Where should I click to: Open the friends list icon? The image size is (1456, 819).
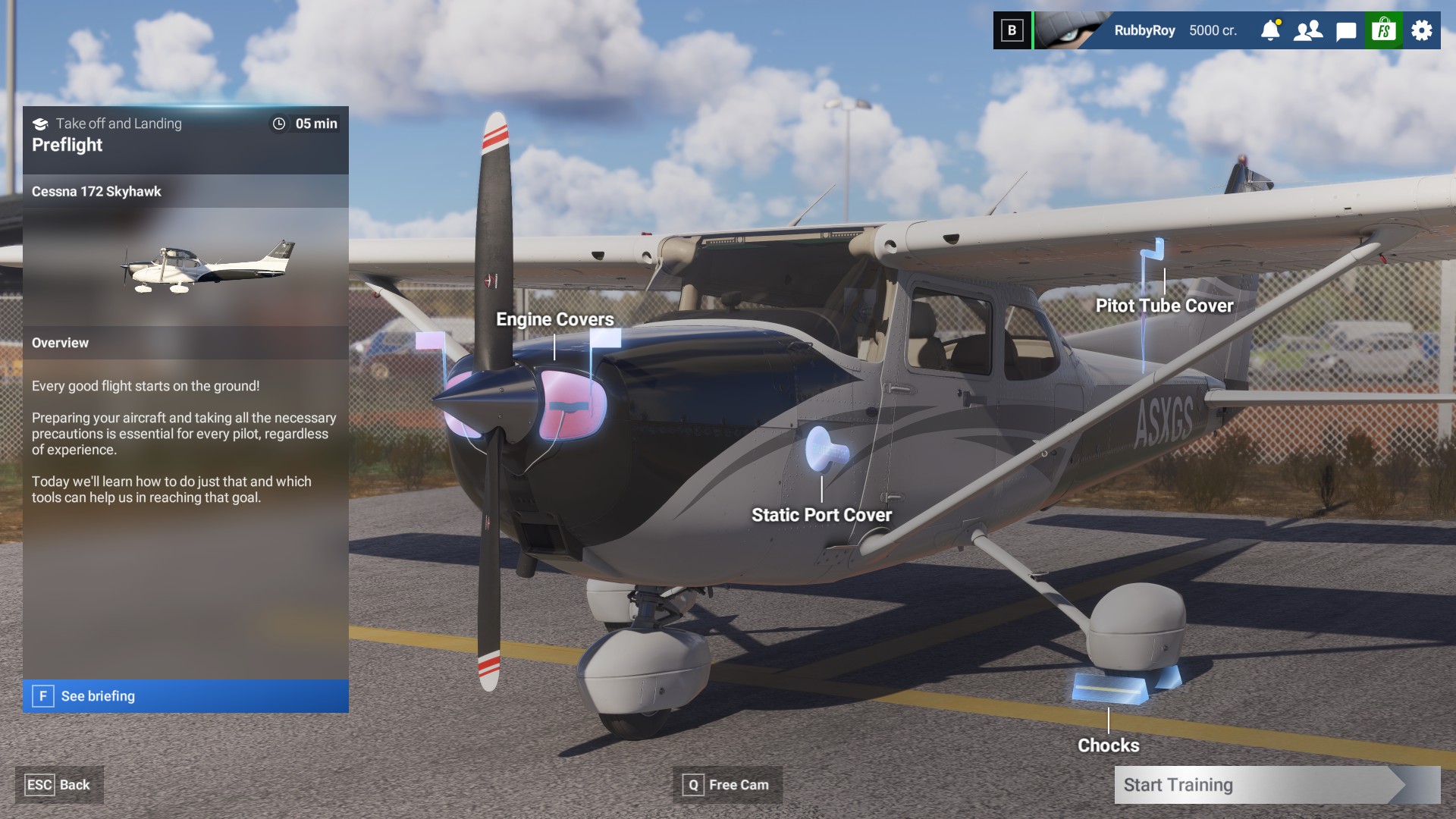(x=1308, y=30)
